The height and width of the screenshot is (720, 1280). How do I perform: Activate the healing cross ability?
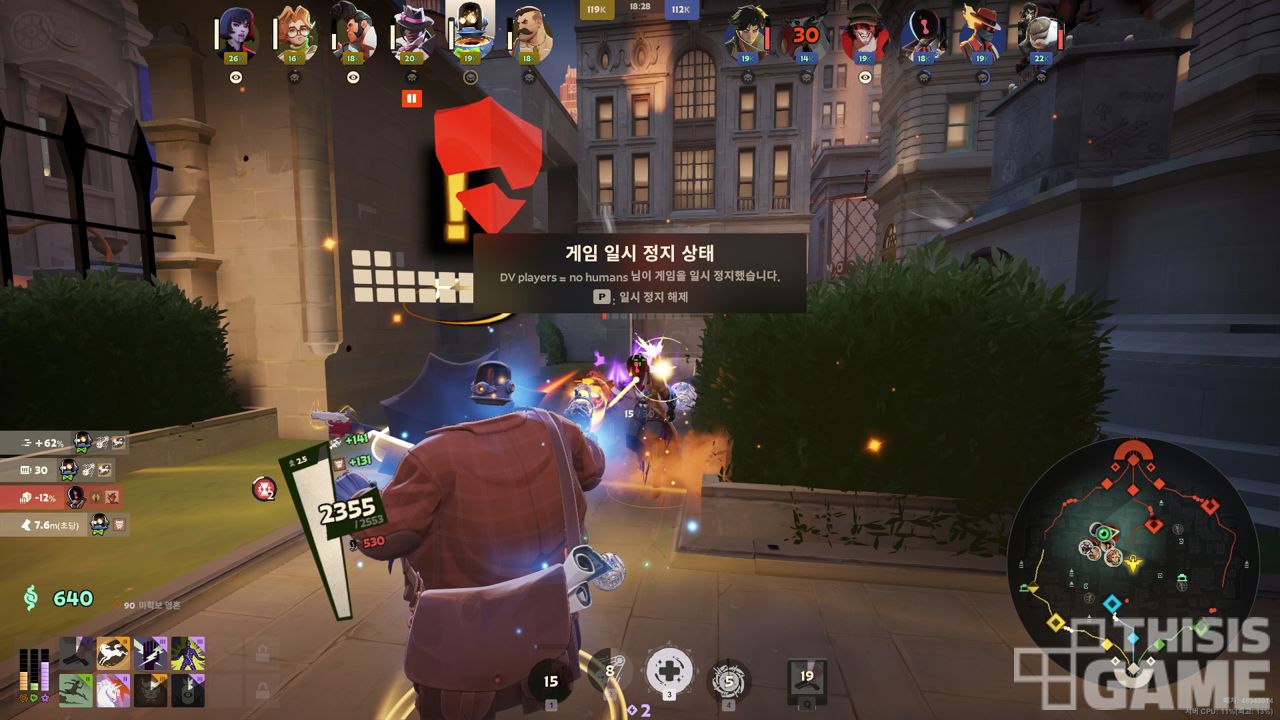pos(669,671)
